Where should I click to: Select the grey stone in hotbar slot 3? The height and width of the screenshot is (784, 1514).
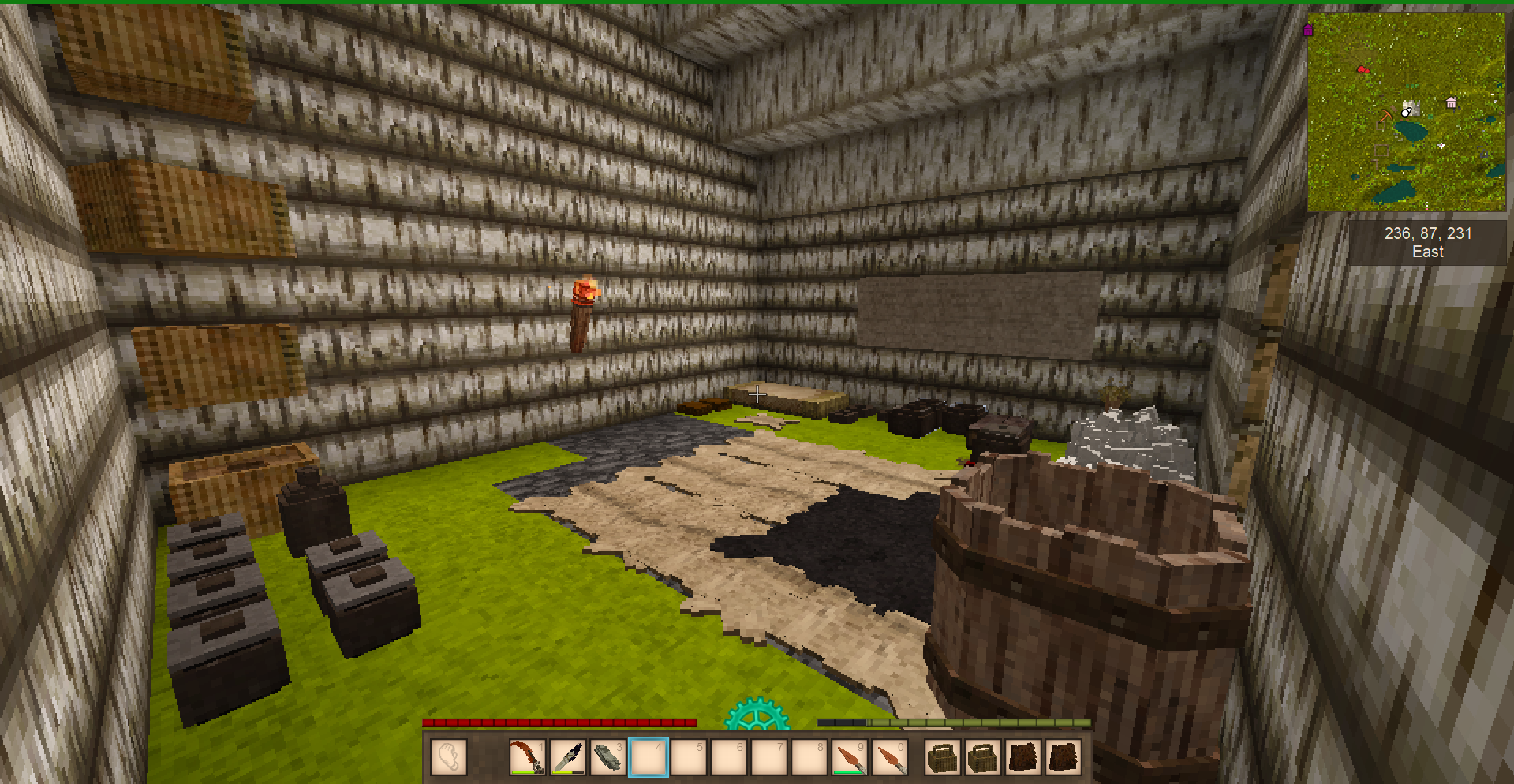coord(607,757)
